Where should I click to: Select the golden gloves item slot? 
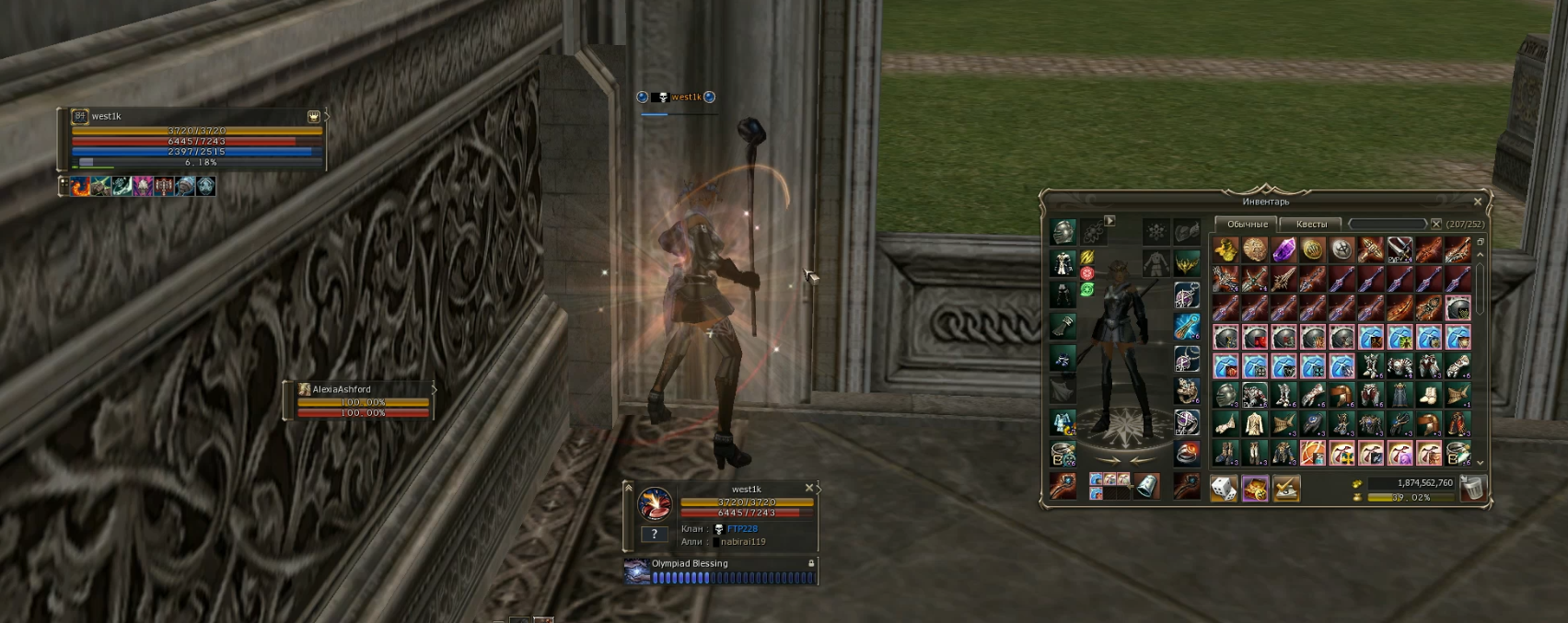click(1225, 249)
